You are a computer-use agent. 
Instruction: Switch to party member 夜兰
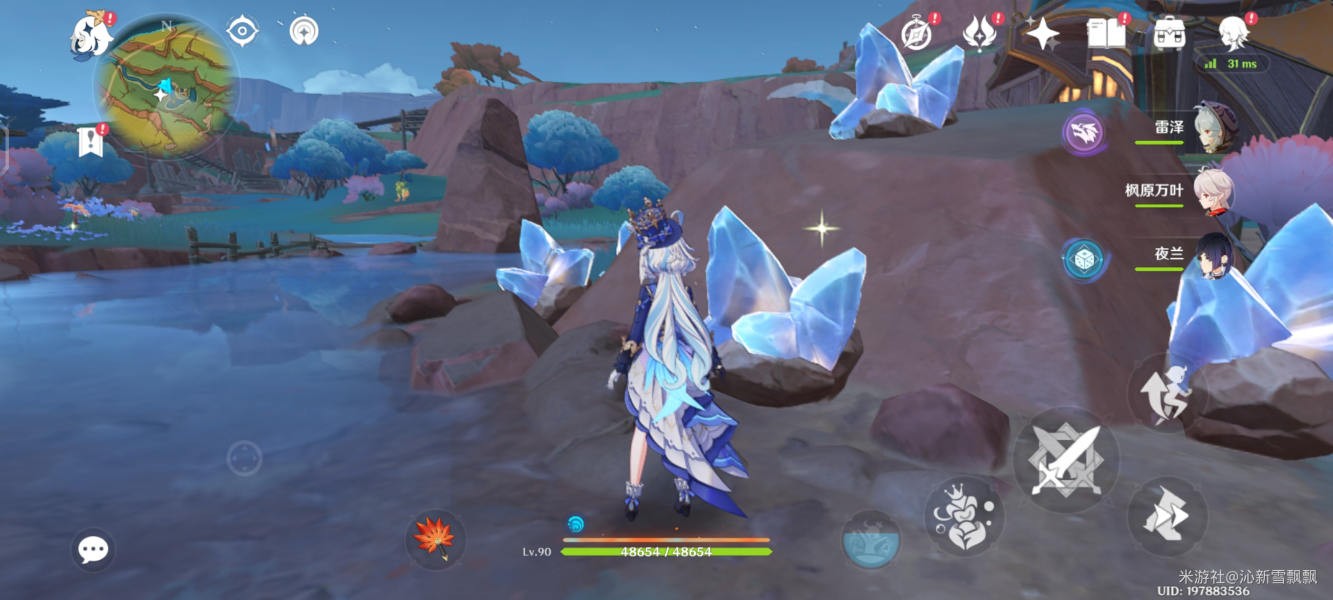1214,255
